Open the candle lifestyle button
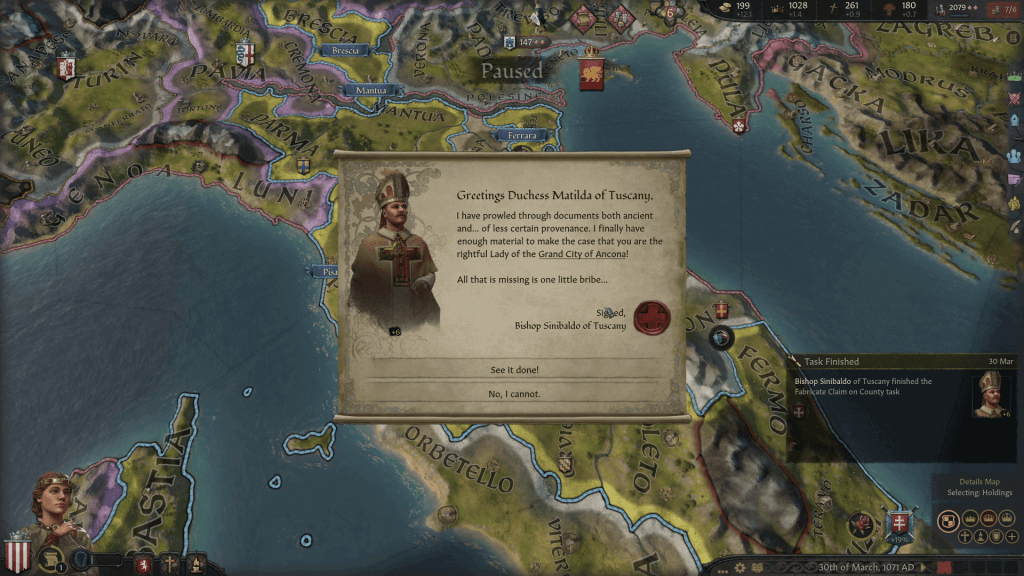This screenshot has height=576, width=1024. [x=196, y=565]
